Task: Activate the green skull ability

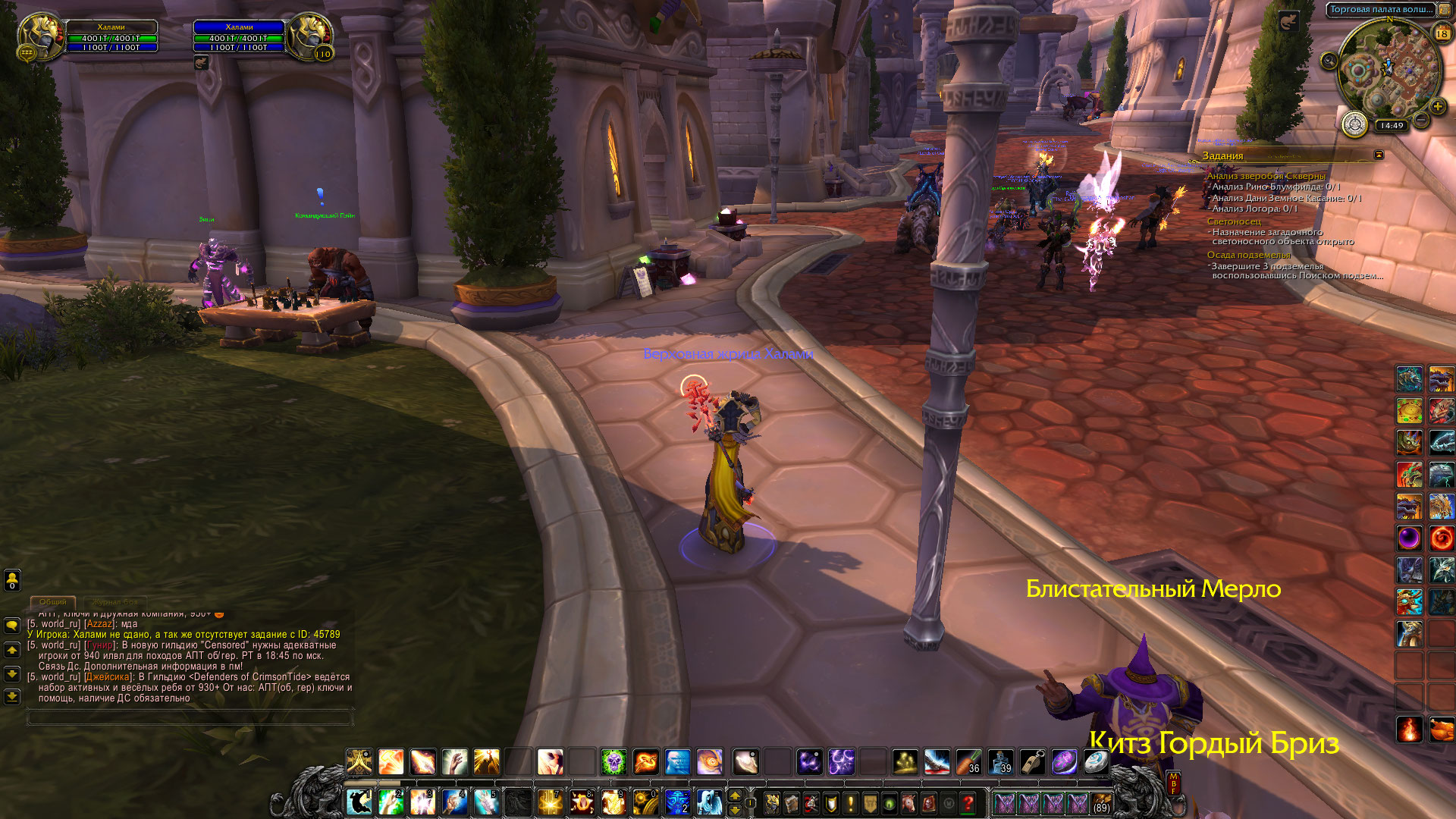Action: coord(613,761)
